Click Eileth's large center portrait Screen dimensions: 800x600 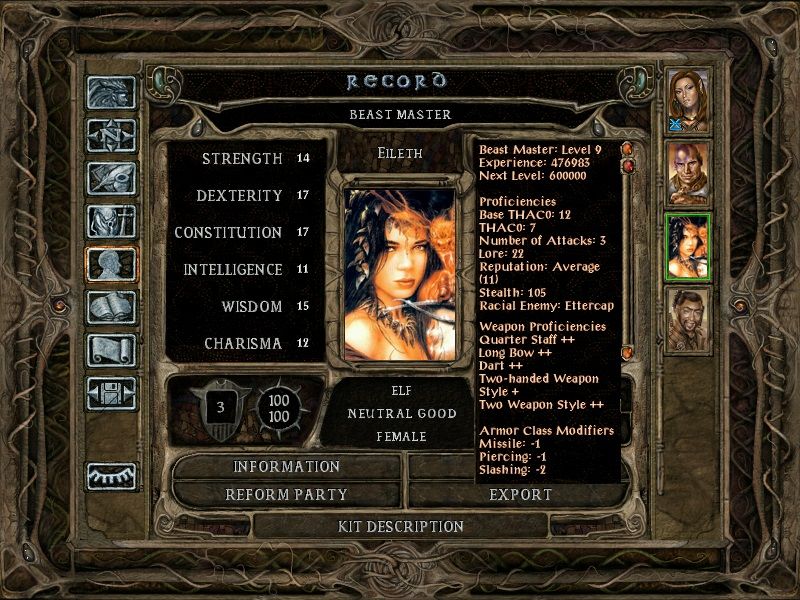pos(400,270)
